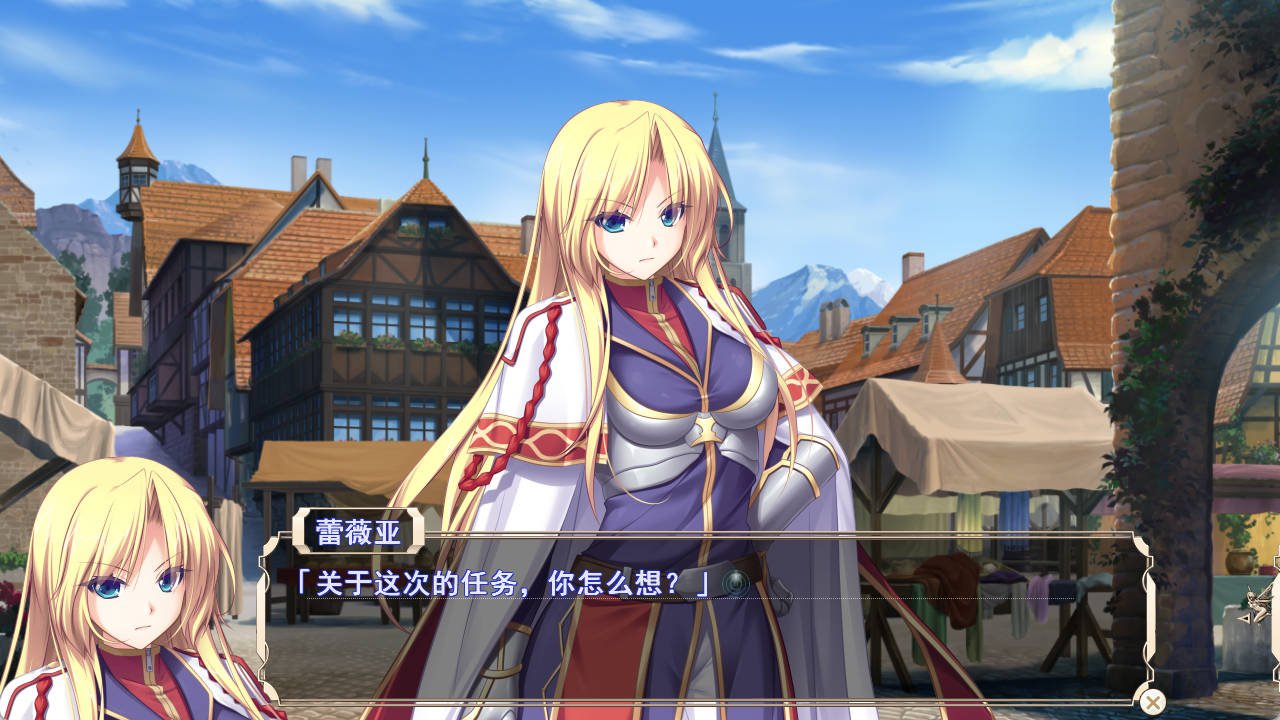Click the X icon below the dialogue frame

point(1151,700)
